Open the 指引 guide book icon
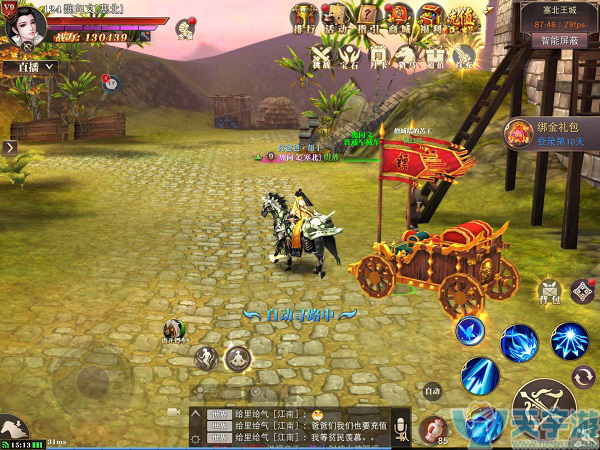 [369, 17]
